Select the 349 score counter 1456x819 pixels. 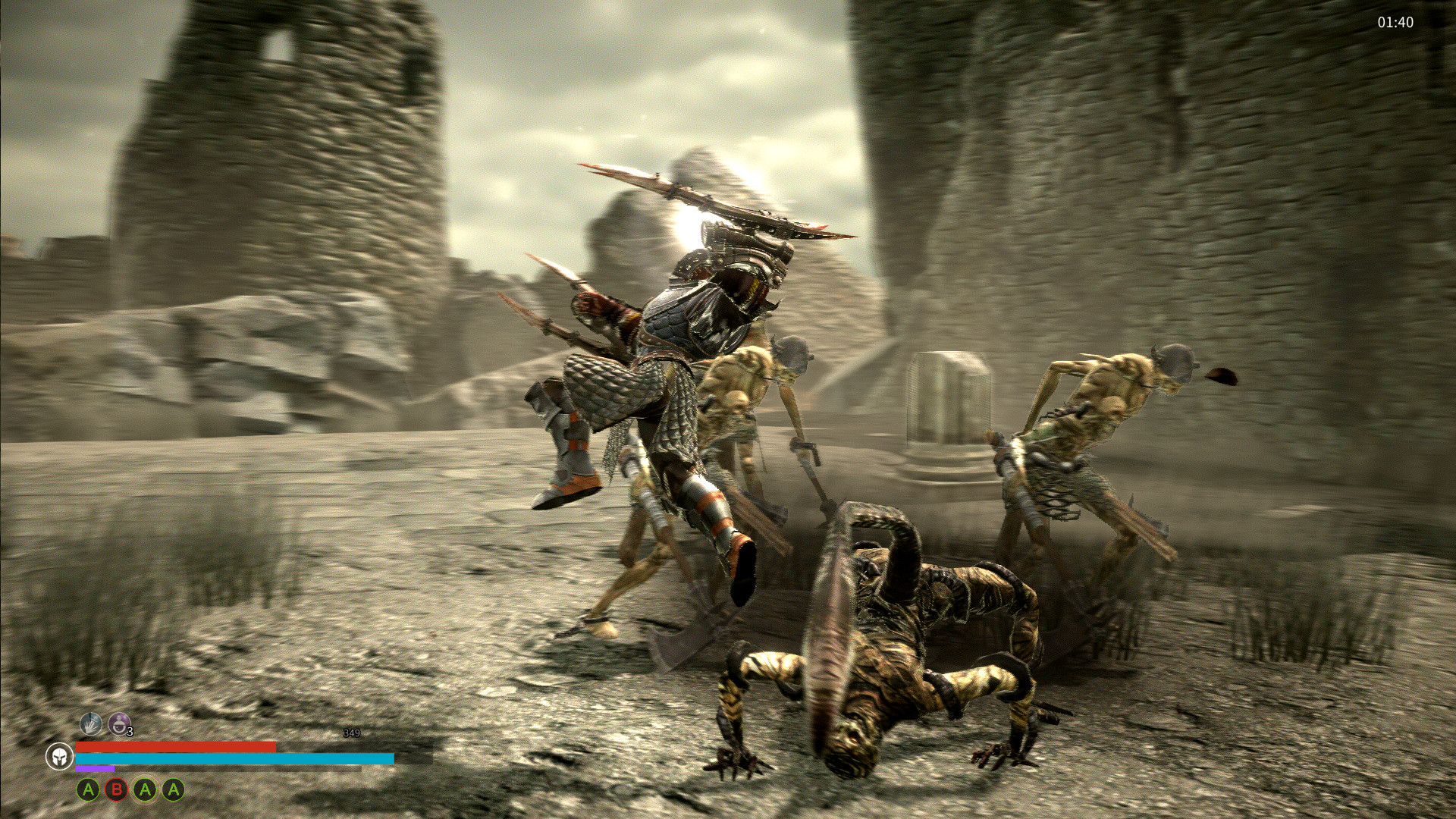pos(351,733)
